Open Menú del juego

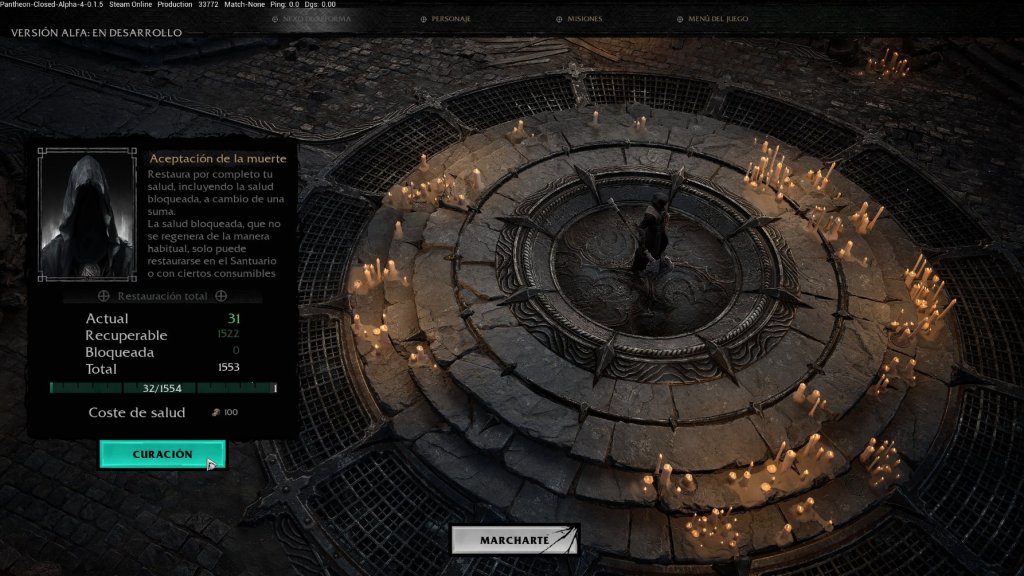717,19
